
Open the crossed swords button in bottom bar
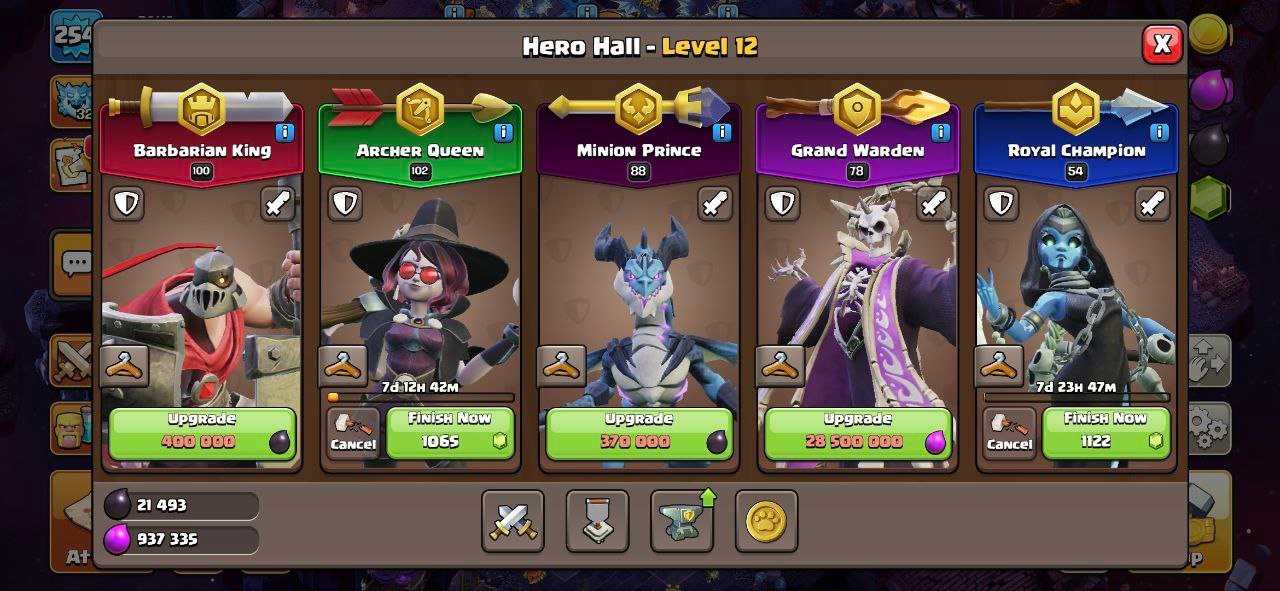(513, 521)
